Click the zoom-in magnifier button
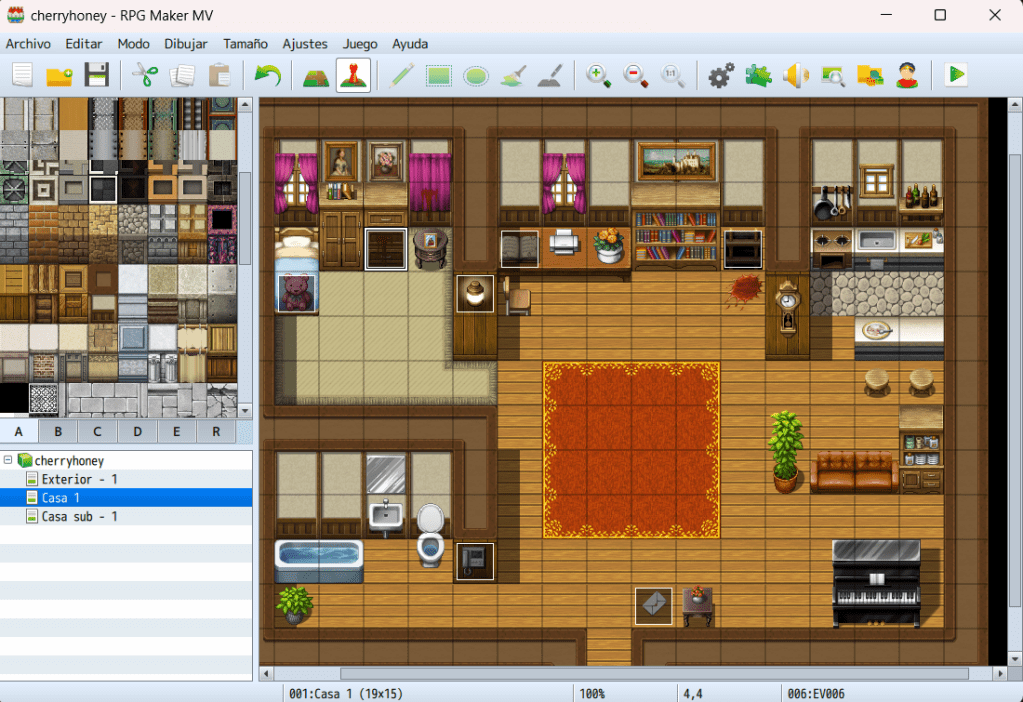This screenshot has width=1023, height=702. [x=599, y=75]
